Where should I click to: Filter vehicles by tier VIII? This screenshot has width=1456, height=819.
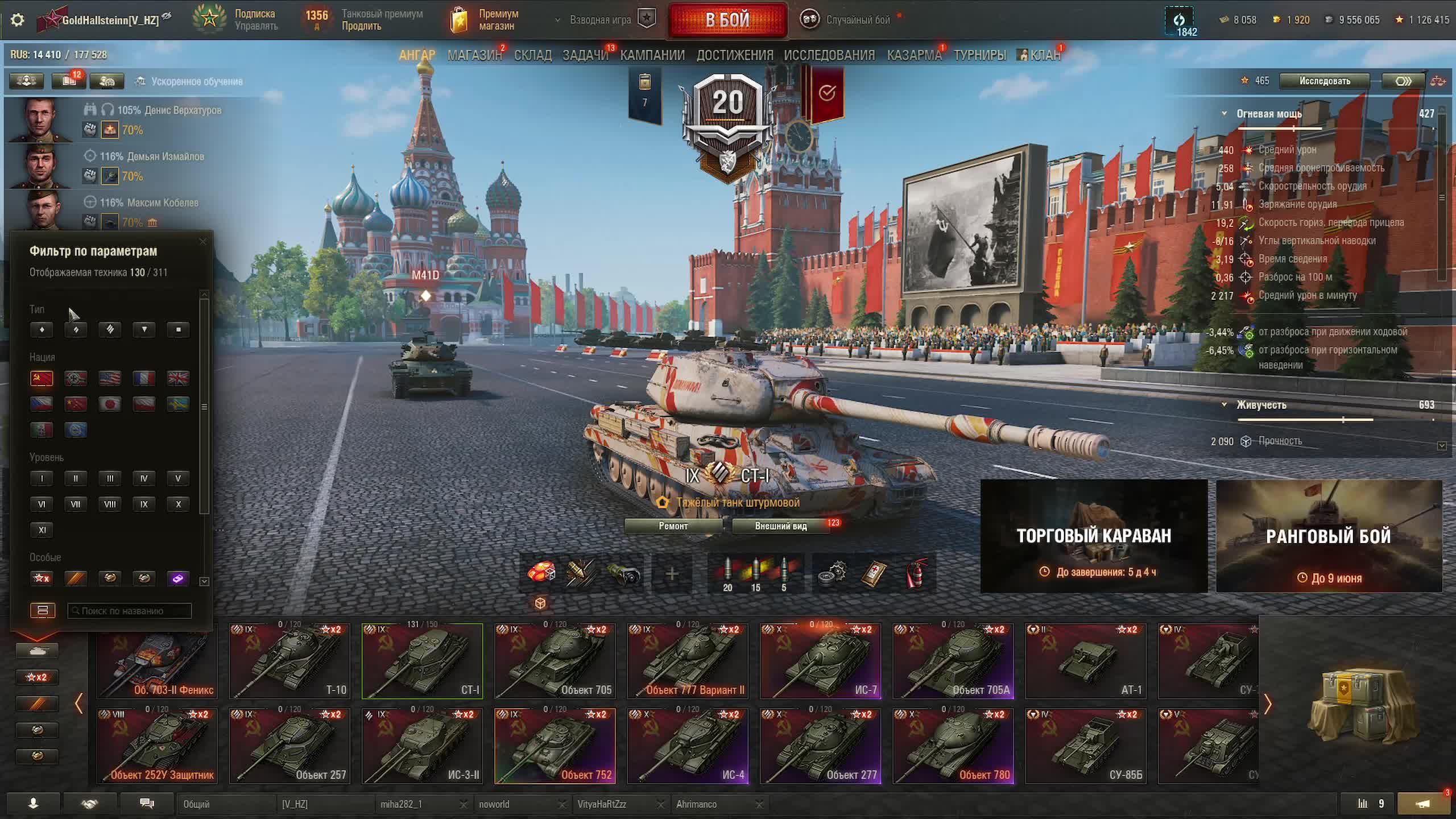click(110, 504)
